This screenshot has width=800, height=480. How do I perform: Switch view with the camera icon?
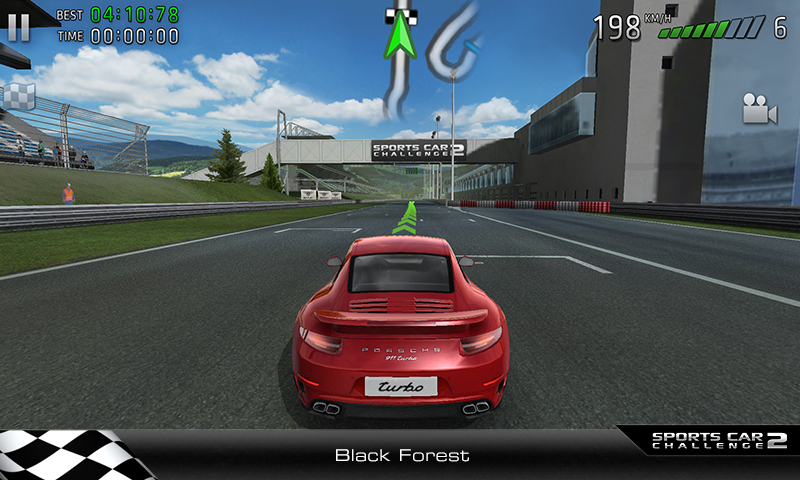pos(759,109)
